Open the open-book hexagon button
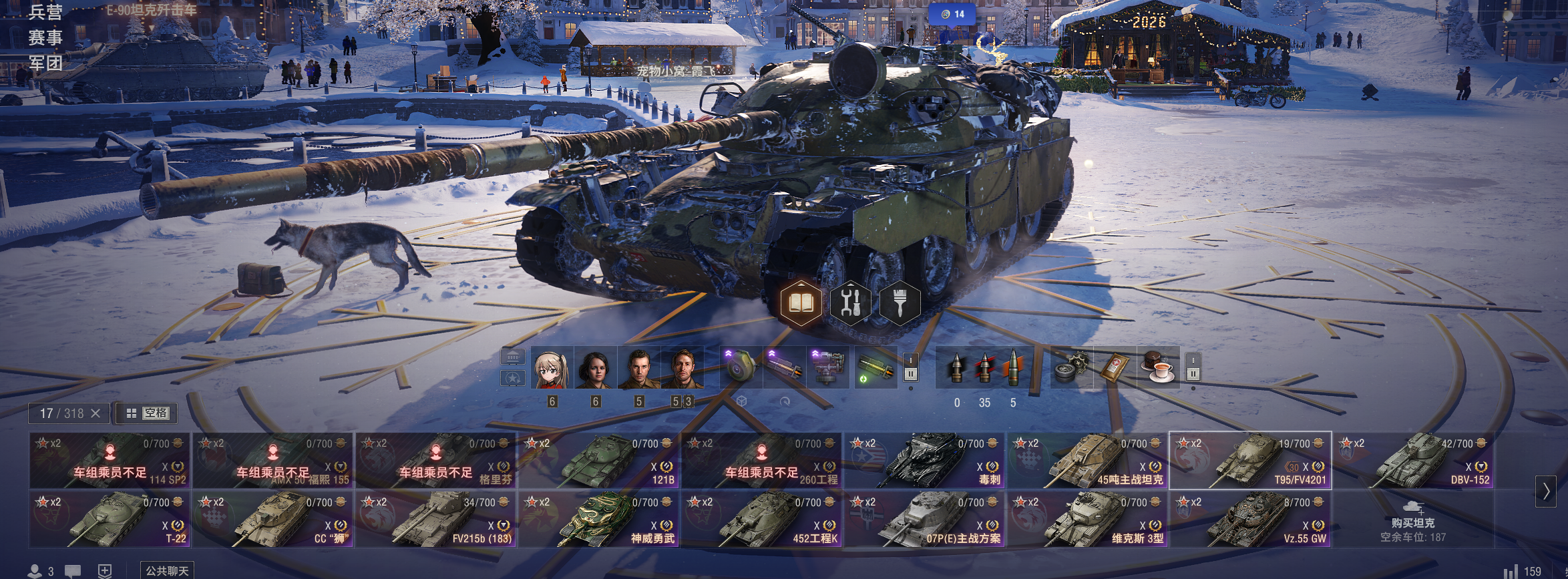Viewport: 1568px width, 579px height. (x=801, y=303)
